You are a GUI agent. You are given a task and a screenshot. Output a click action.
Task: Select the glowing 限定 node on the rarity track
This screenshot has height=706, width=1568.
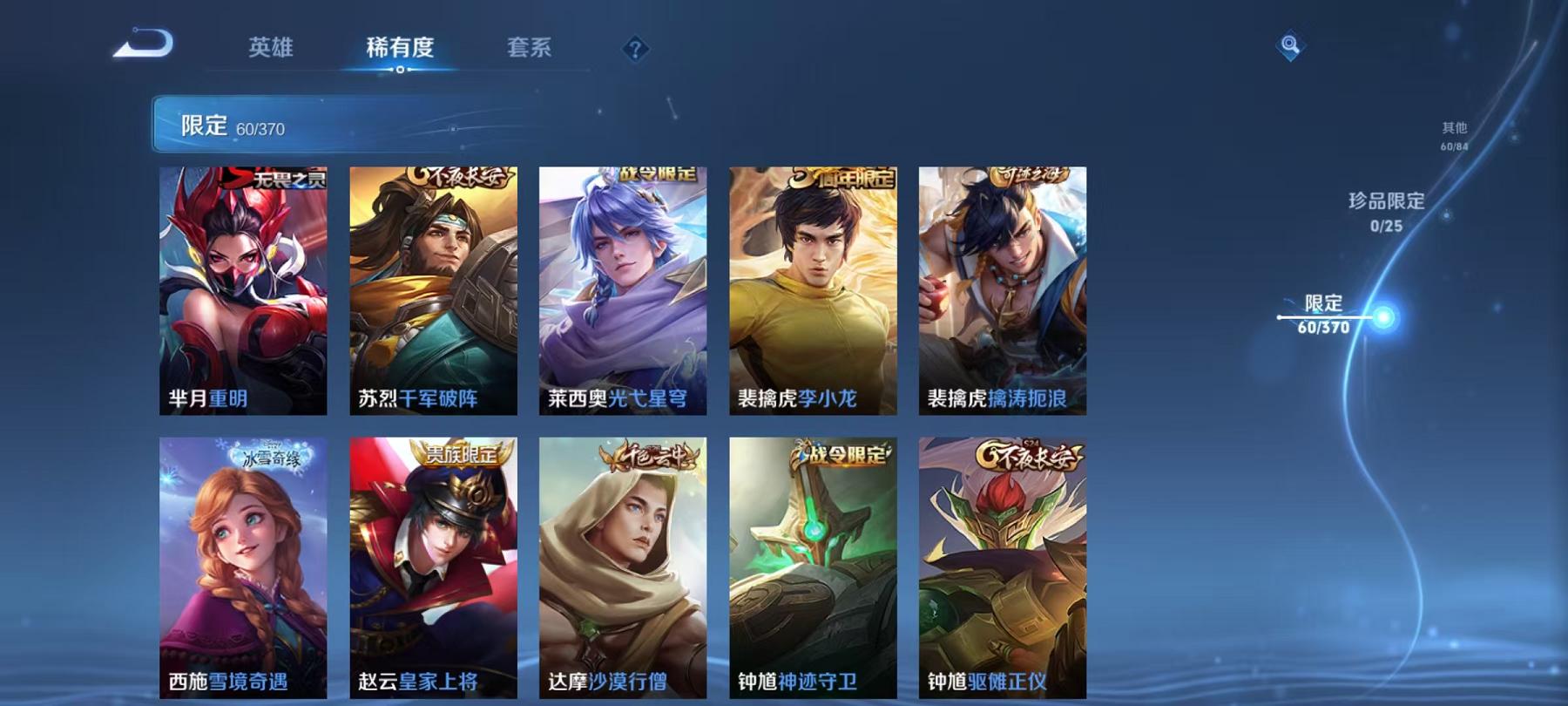click(x=1383, y=316)
